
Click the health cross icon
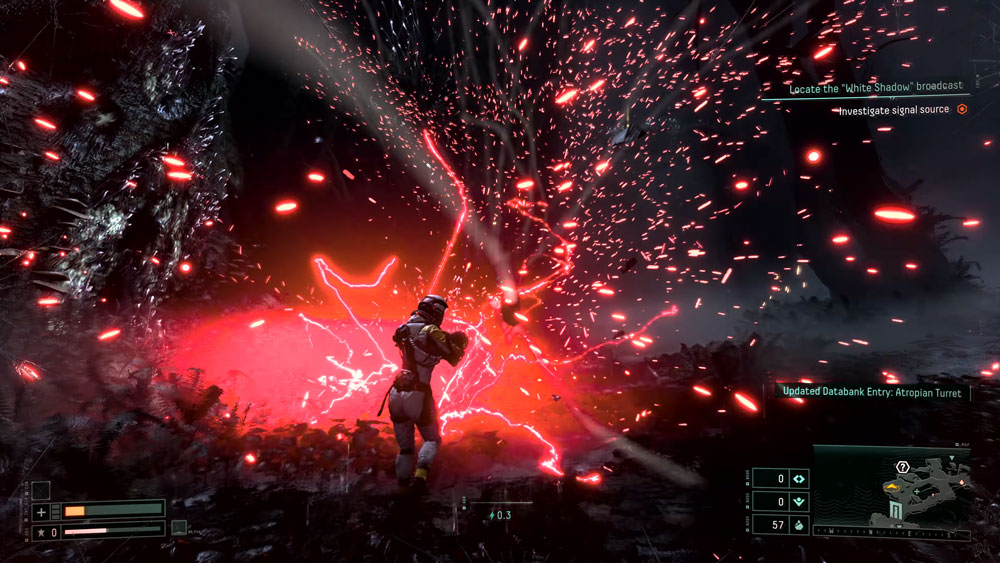coord(41,511)
